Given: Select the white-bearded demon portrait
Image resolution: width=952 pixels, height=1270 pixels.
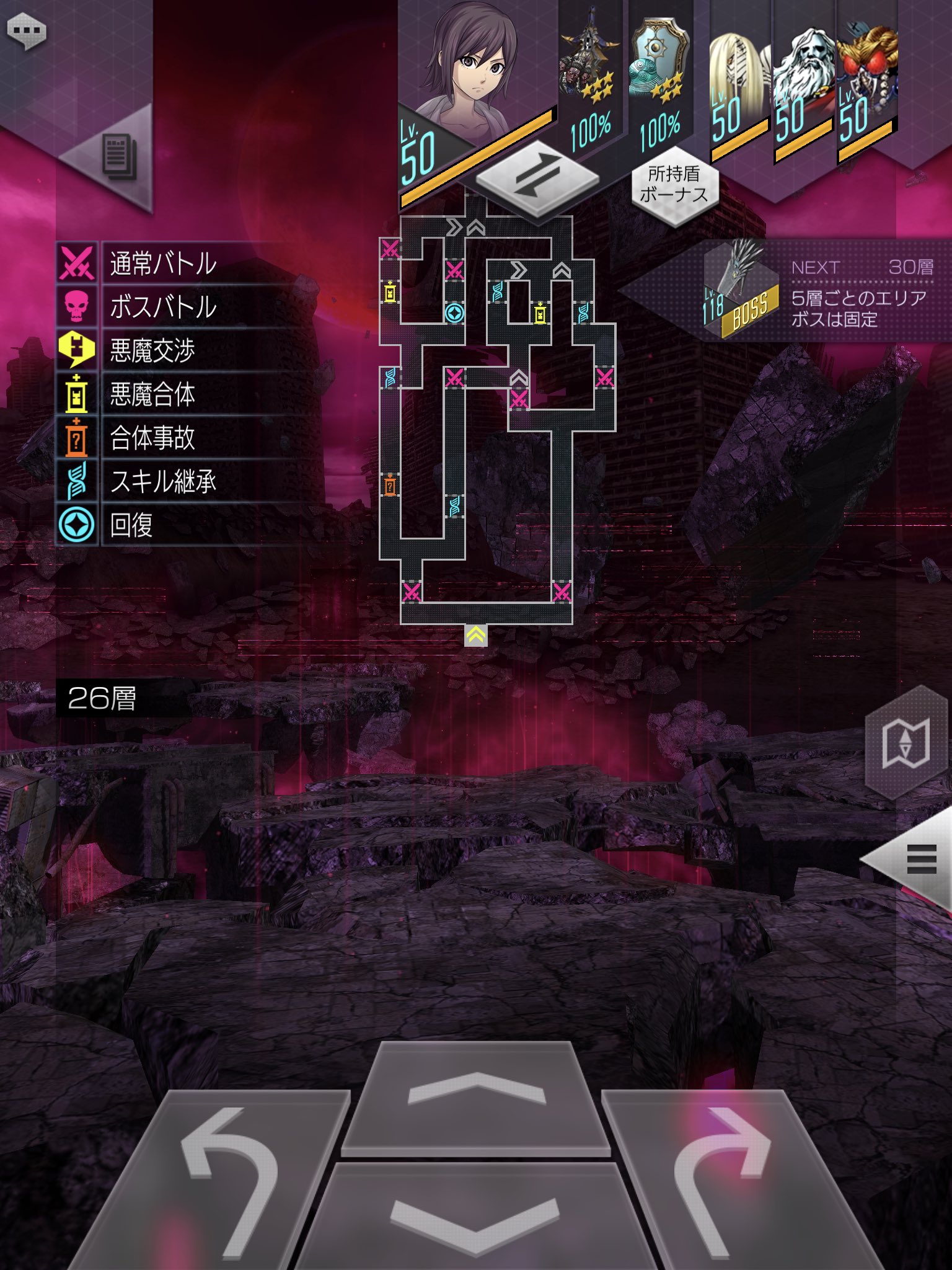Looking at the screenshot, I should 803,81.
